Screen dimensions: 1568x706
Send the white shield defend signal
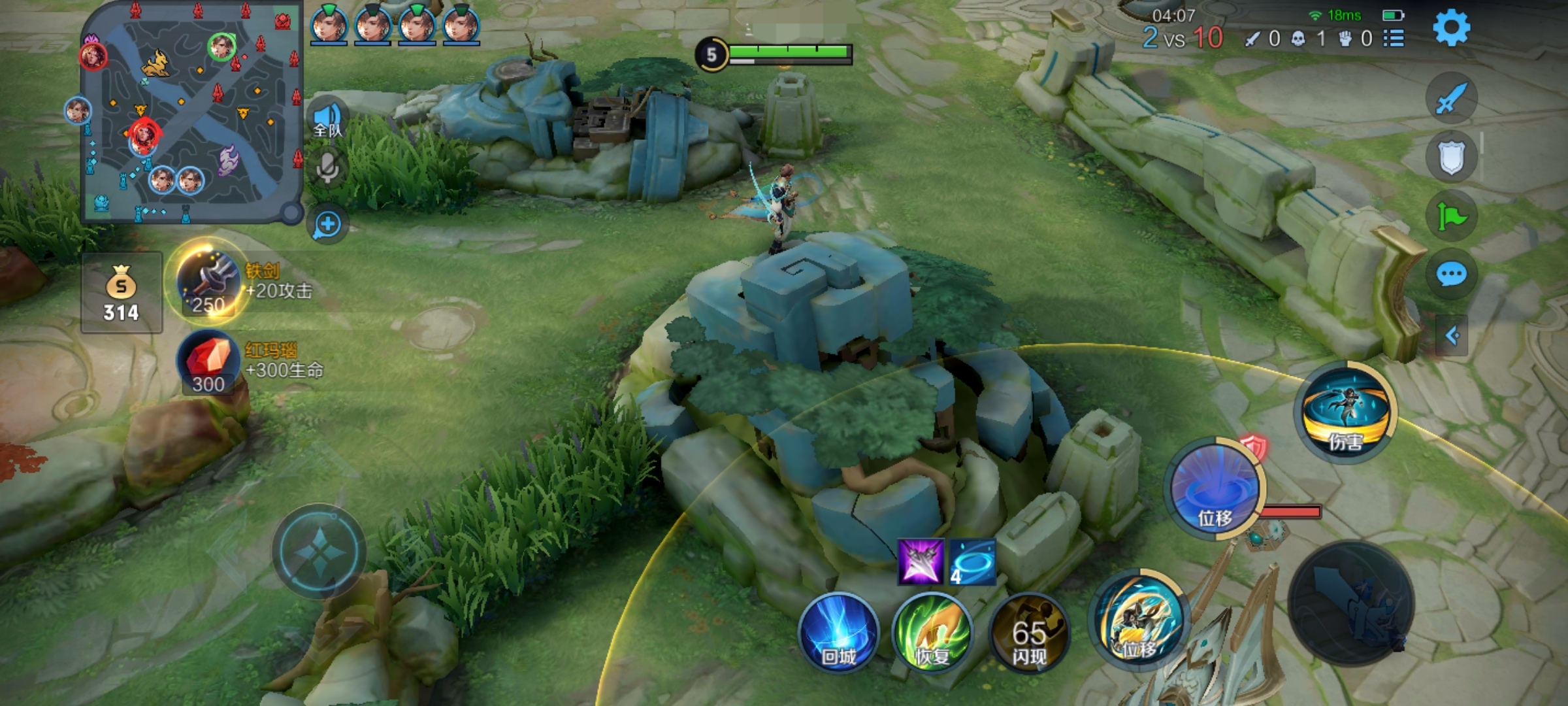1451,158
